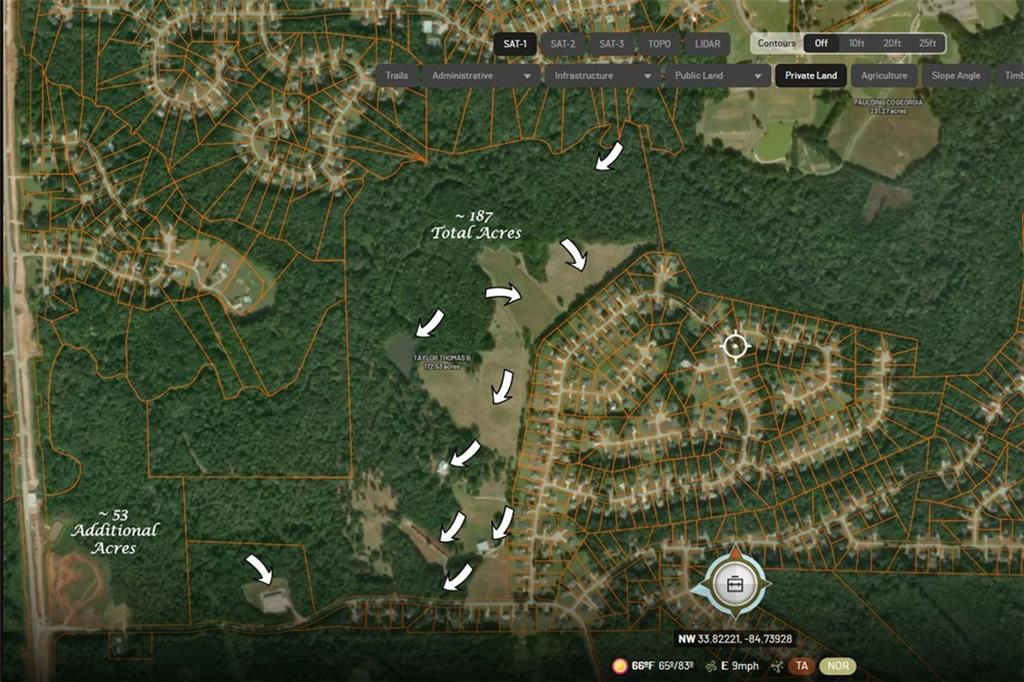Choose the 25ft contour interval

click(927, 44)
